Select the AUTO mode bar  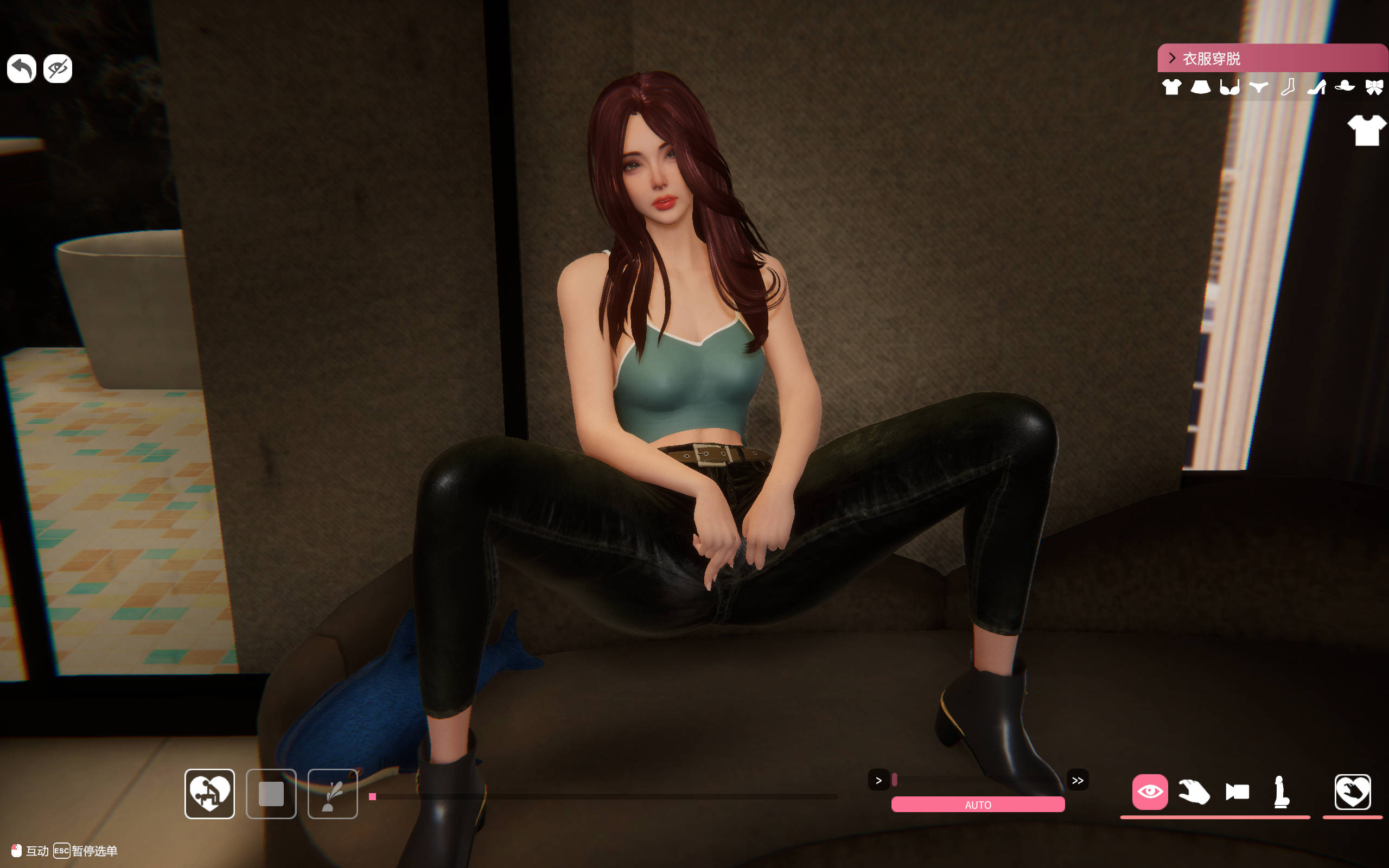(x=978, y=805)
